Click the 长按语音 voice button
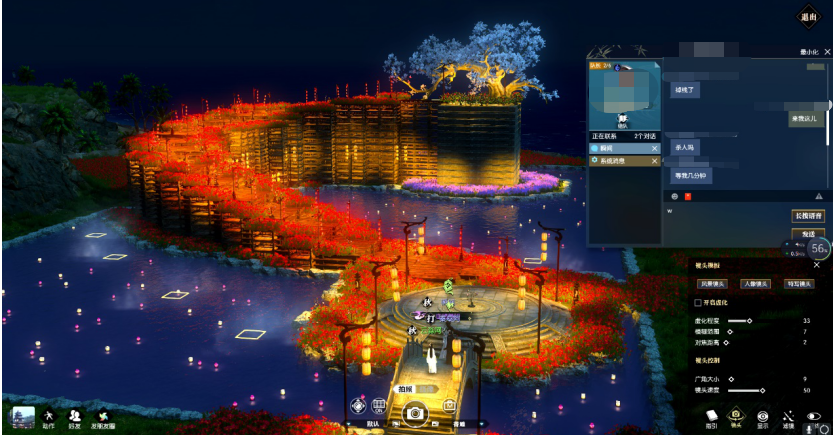 [x=808, y=216]
